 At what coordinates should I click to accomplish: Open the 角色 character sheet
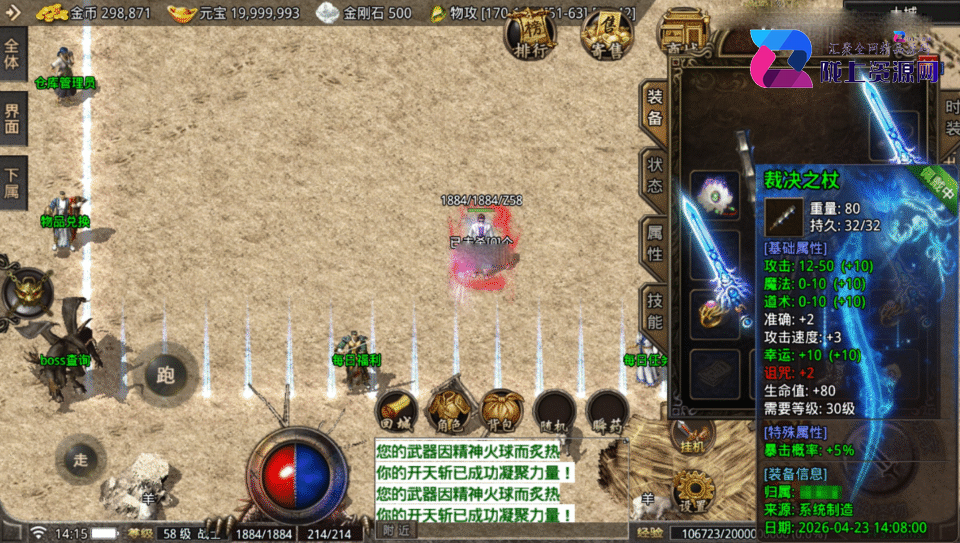point(448,408)
